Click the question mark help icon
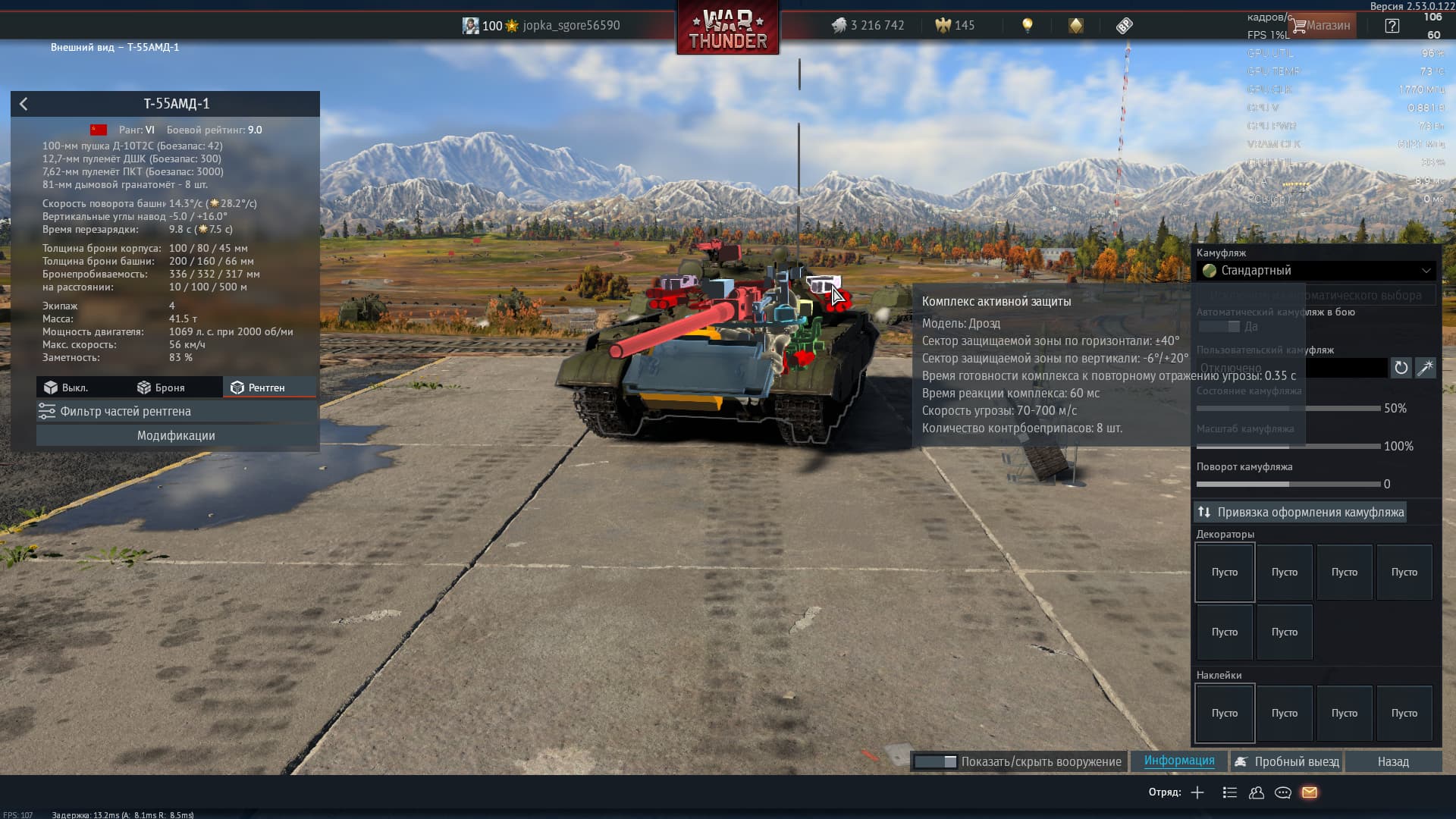1456x819 pixels. tap(1392, 25)
